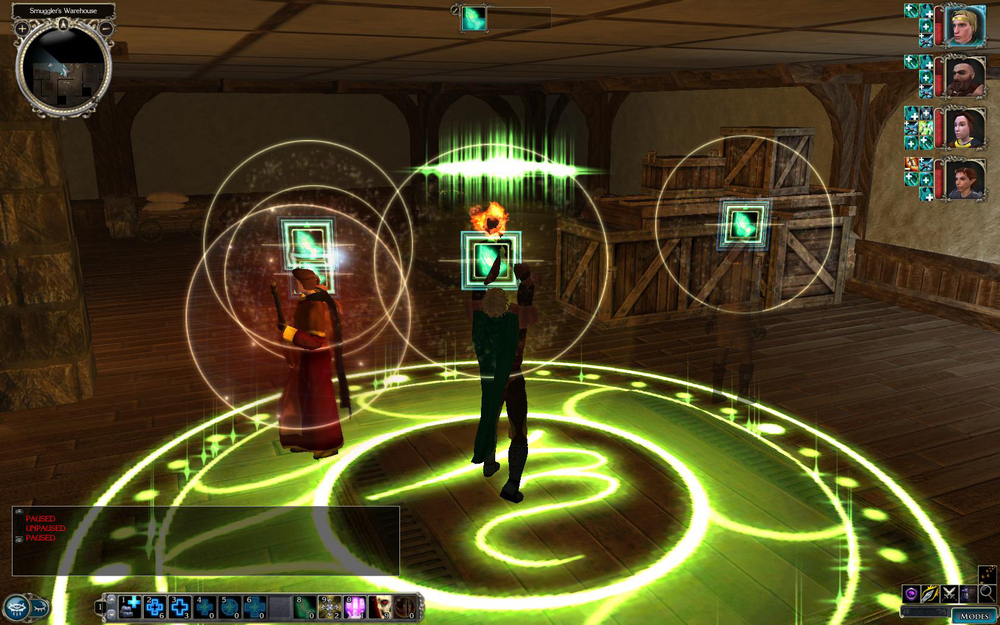Toggle the crossed swords combat mode
Viewport: 1000px width, 625px height.
pos(949,593)
